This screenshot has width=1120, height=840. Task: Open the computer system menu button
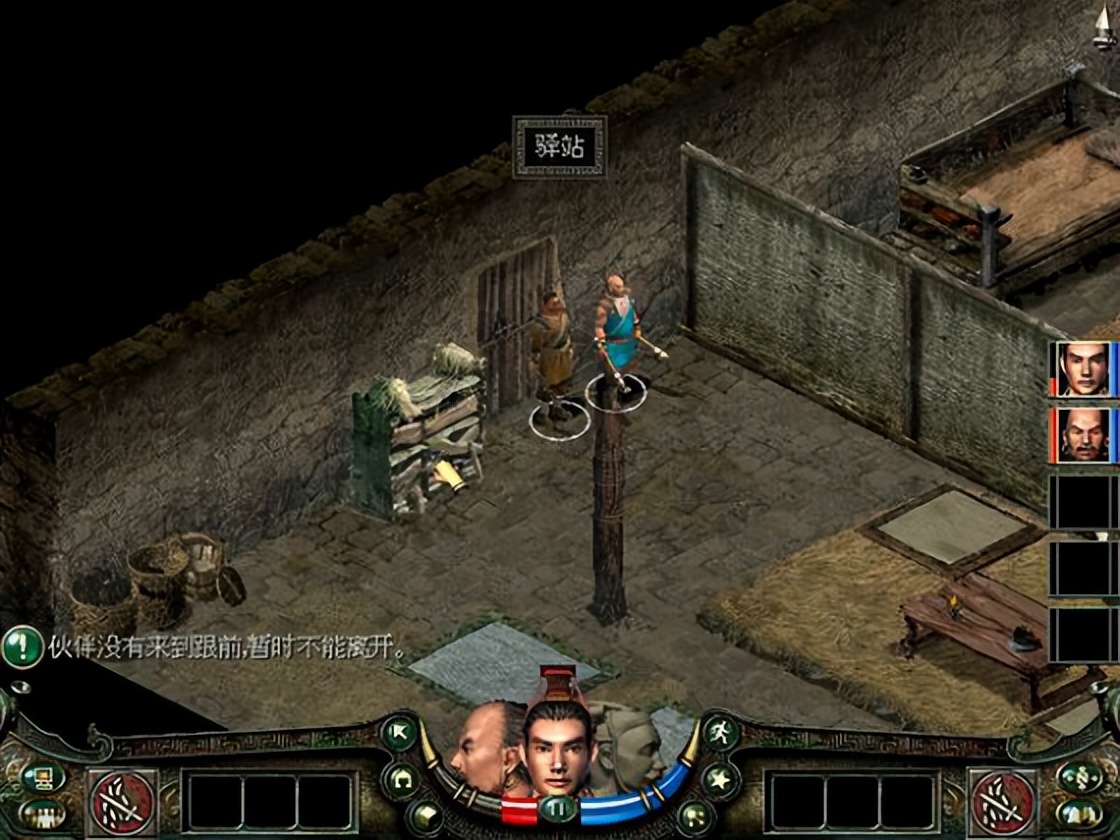42,777
